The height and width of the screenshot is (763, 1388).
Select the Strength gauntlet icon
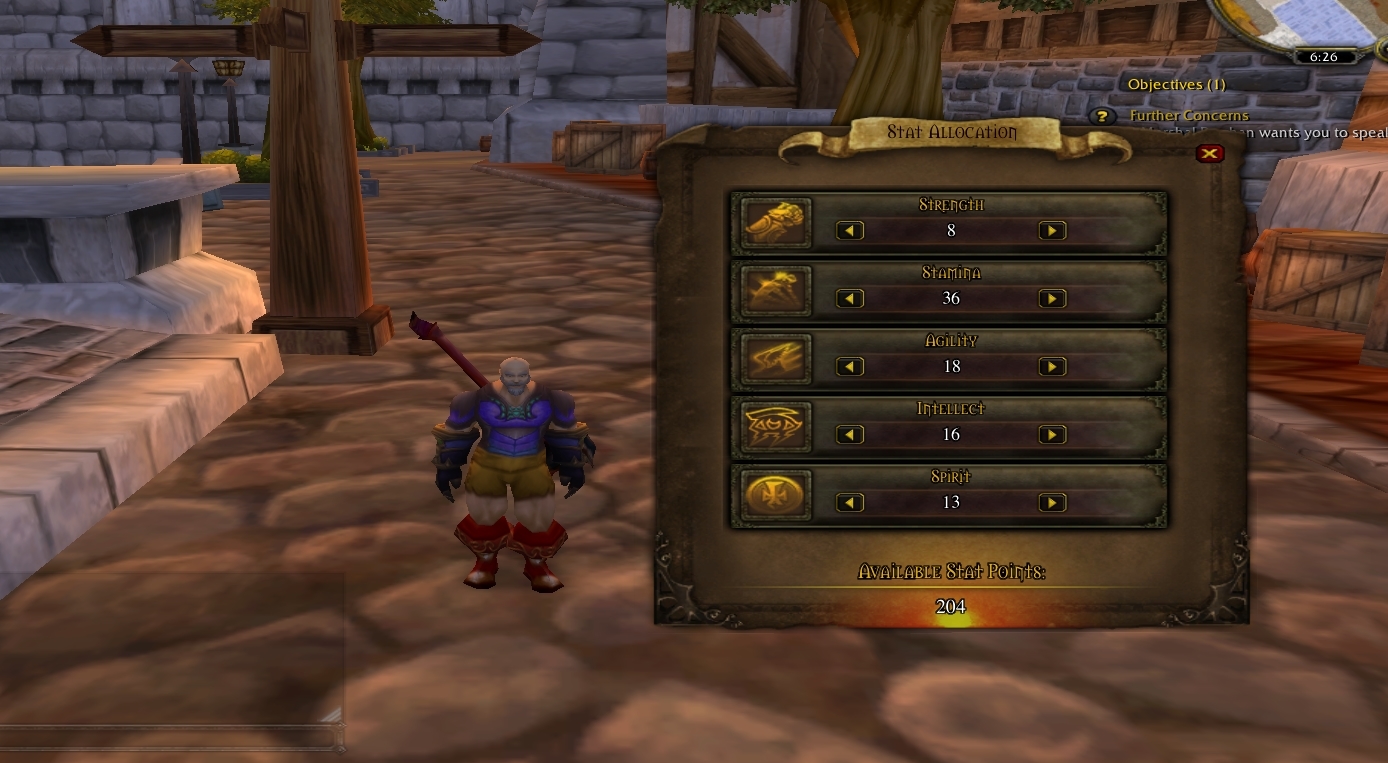(775, 222)
